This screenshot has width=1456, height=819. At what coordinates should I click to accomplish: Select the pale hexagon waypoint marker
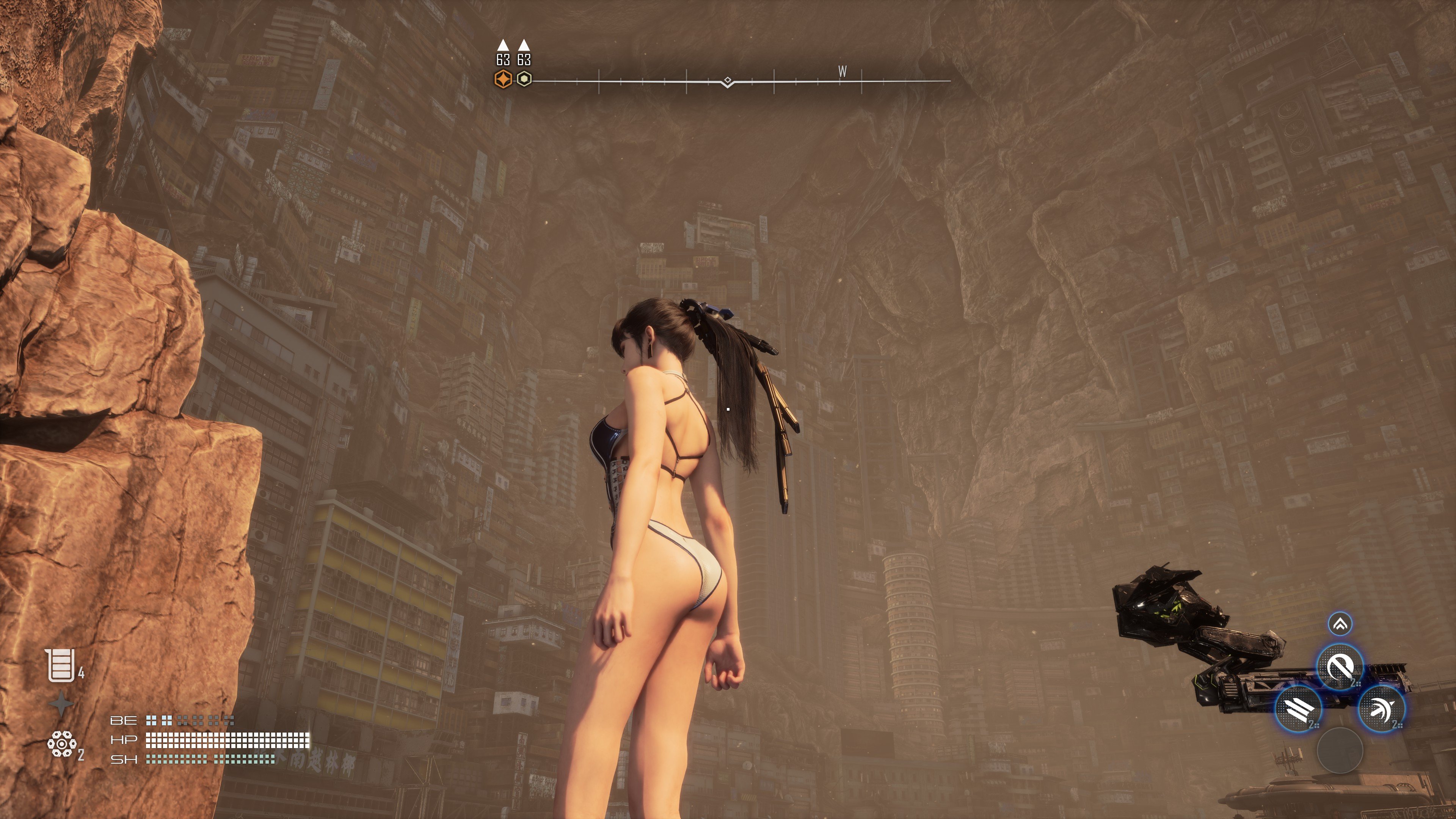pyautogui.click(x=524, y=79)
